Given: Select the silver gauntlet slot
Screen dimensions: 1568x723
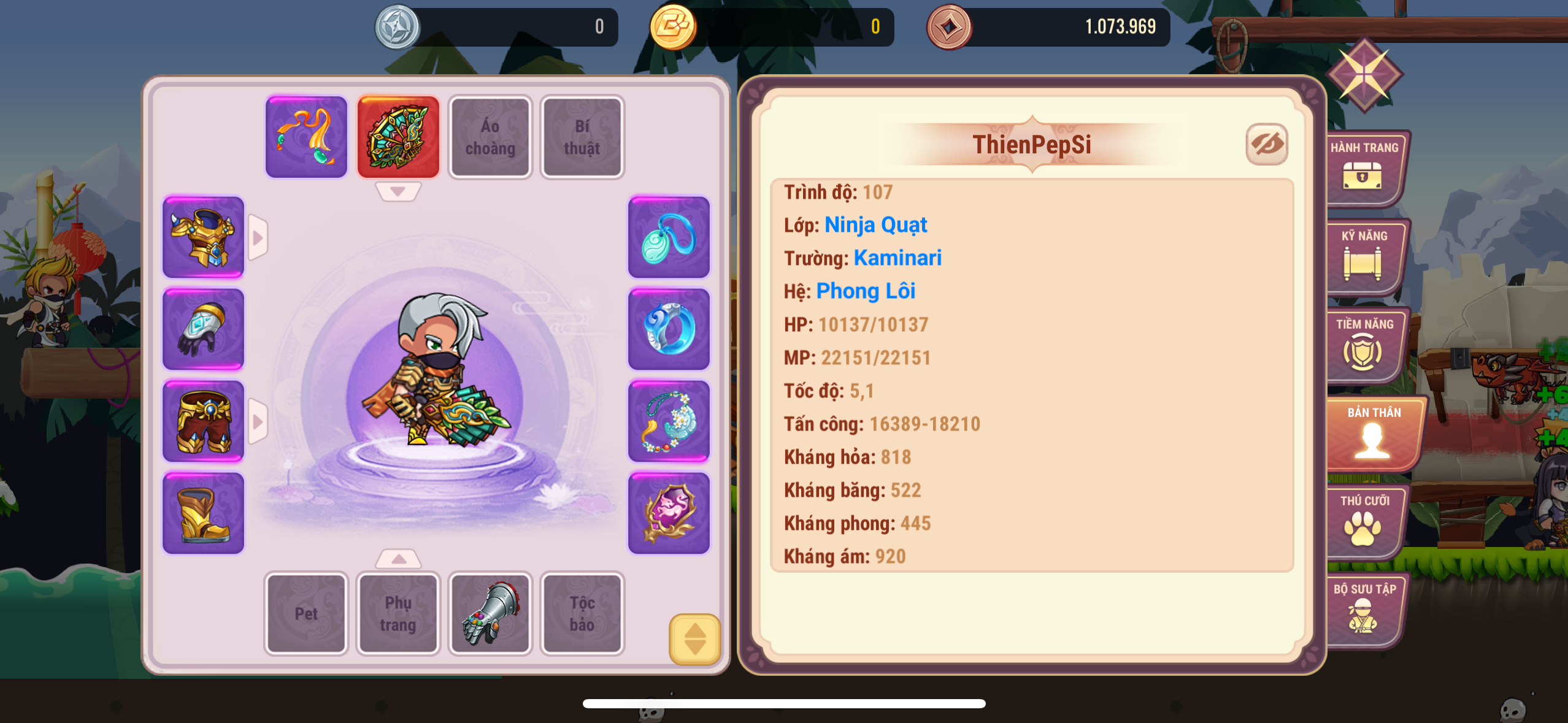Looking at the screenshot, I should pyautogui.click(x=490, y=613).
